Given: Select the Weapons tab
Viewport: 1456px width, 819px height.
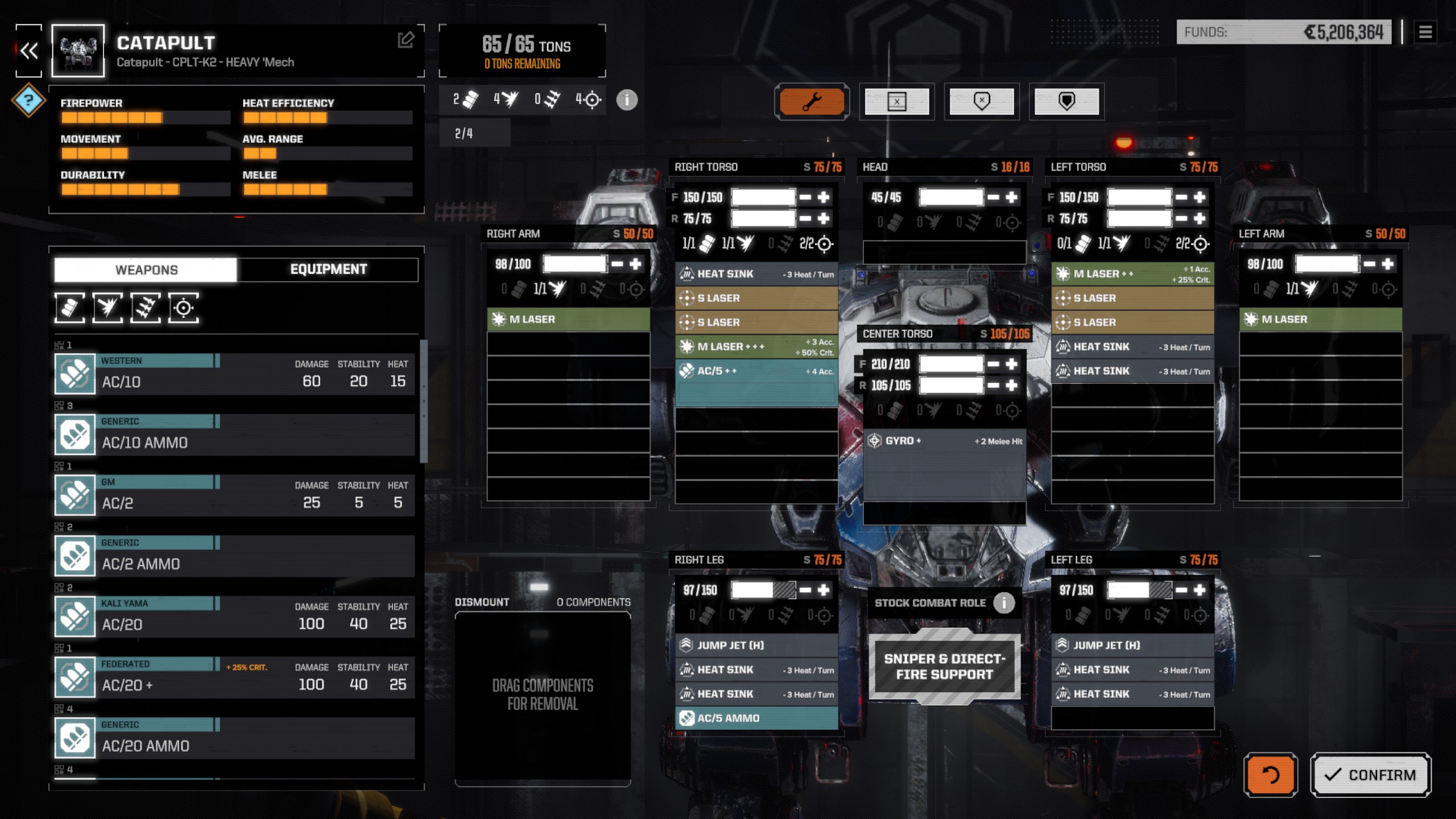Looking at the screenshot, I should (x=146, y=270).
